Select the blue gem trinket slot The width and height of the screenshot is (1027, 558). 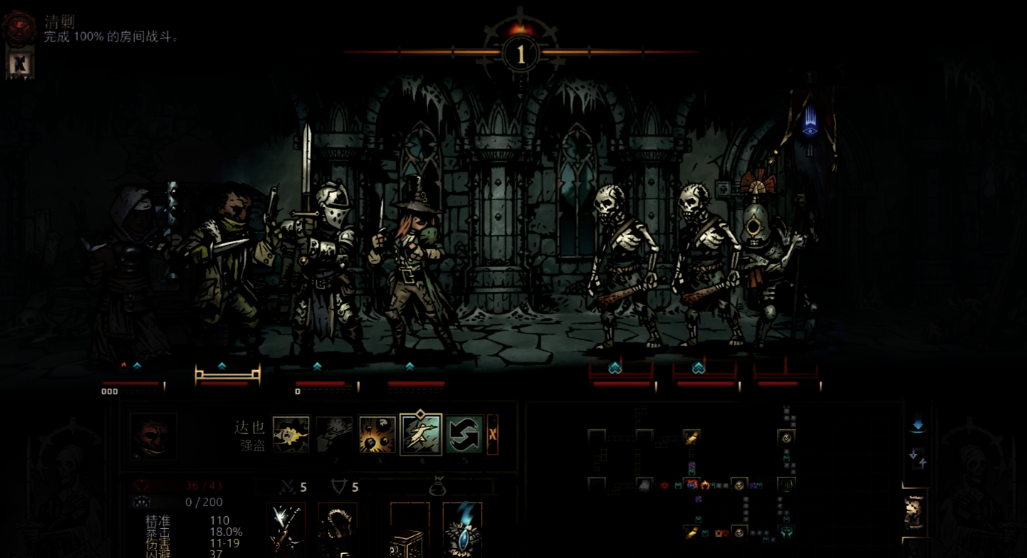[462, 526]
